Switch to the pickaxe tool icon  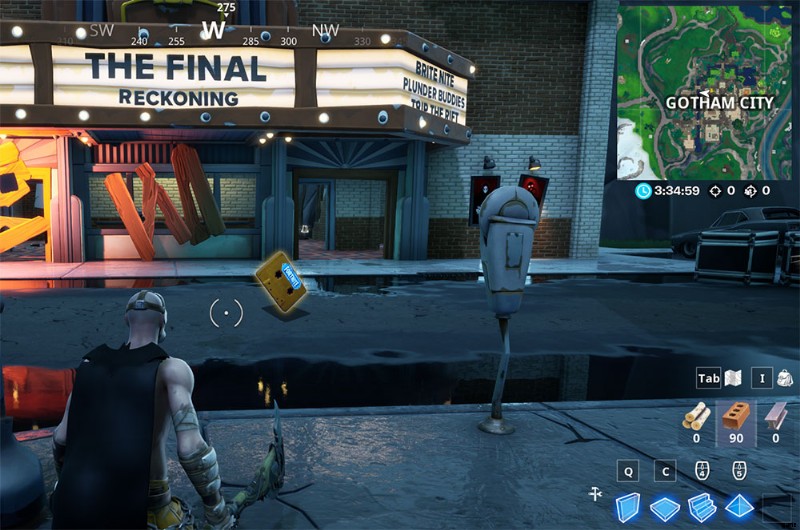click(594, 493)
